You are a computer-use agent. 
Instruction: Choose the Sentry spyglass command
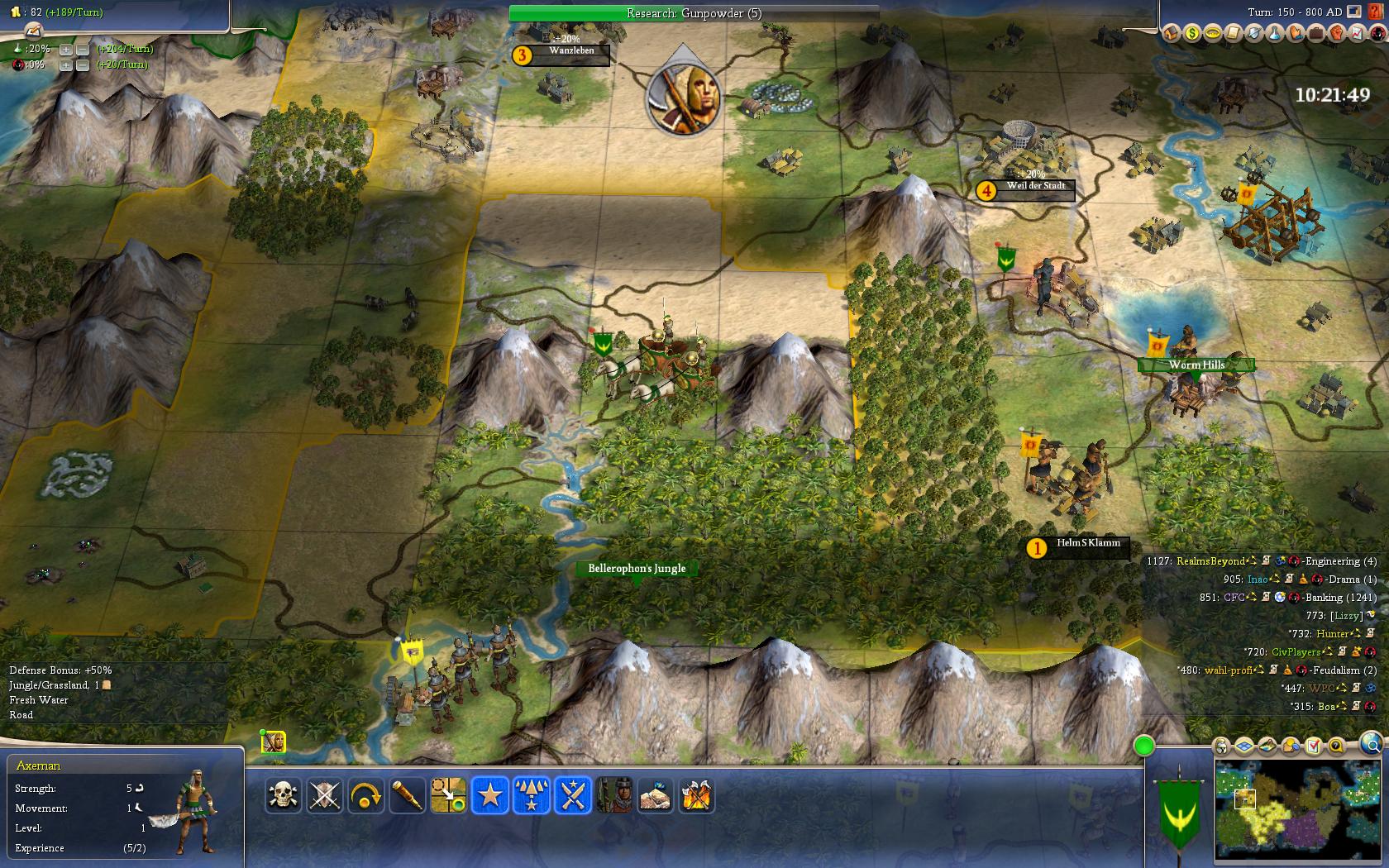click(407, 796)
